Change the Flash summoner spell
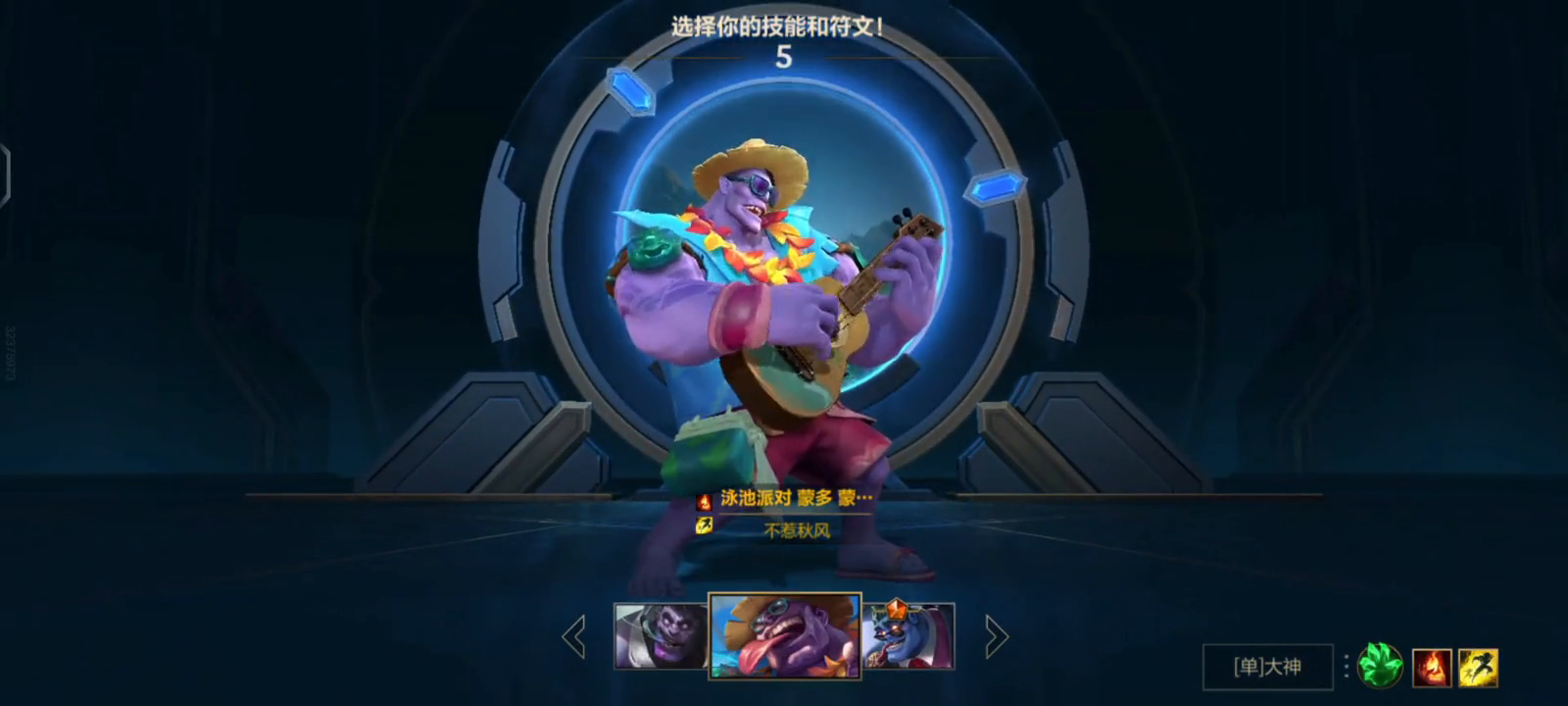This screenshot has width=1568, height=706. tap(1479, 668)
